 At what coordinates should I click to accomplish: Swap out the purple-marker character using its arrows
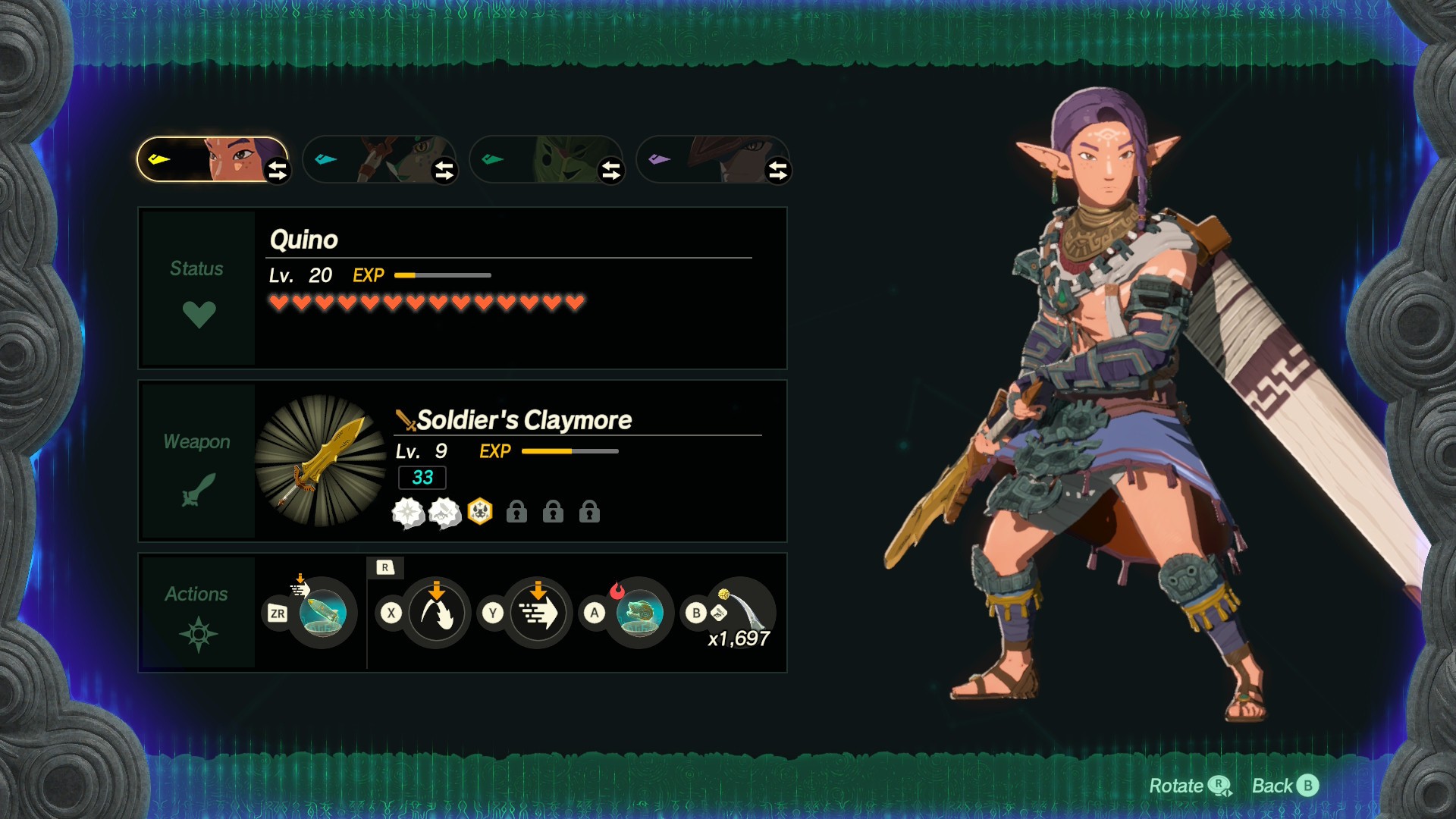778,171
